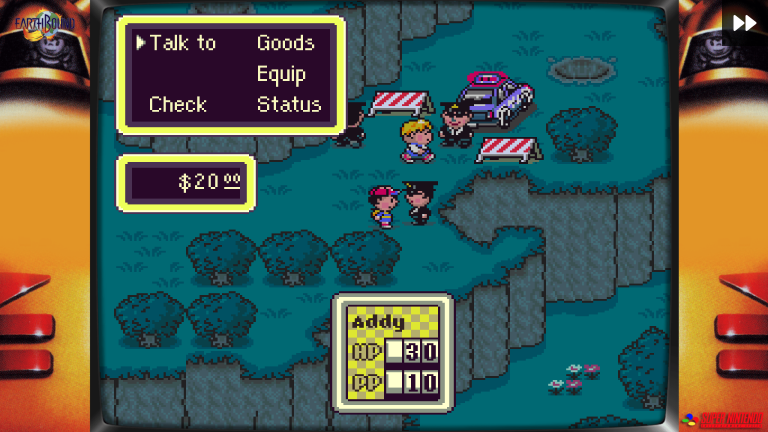Select the Check command
Viewport: 768px width, 432px height.
[178, 104]
